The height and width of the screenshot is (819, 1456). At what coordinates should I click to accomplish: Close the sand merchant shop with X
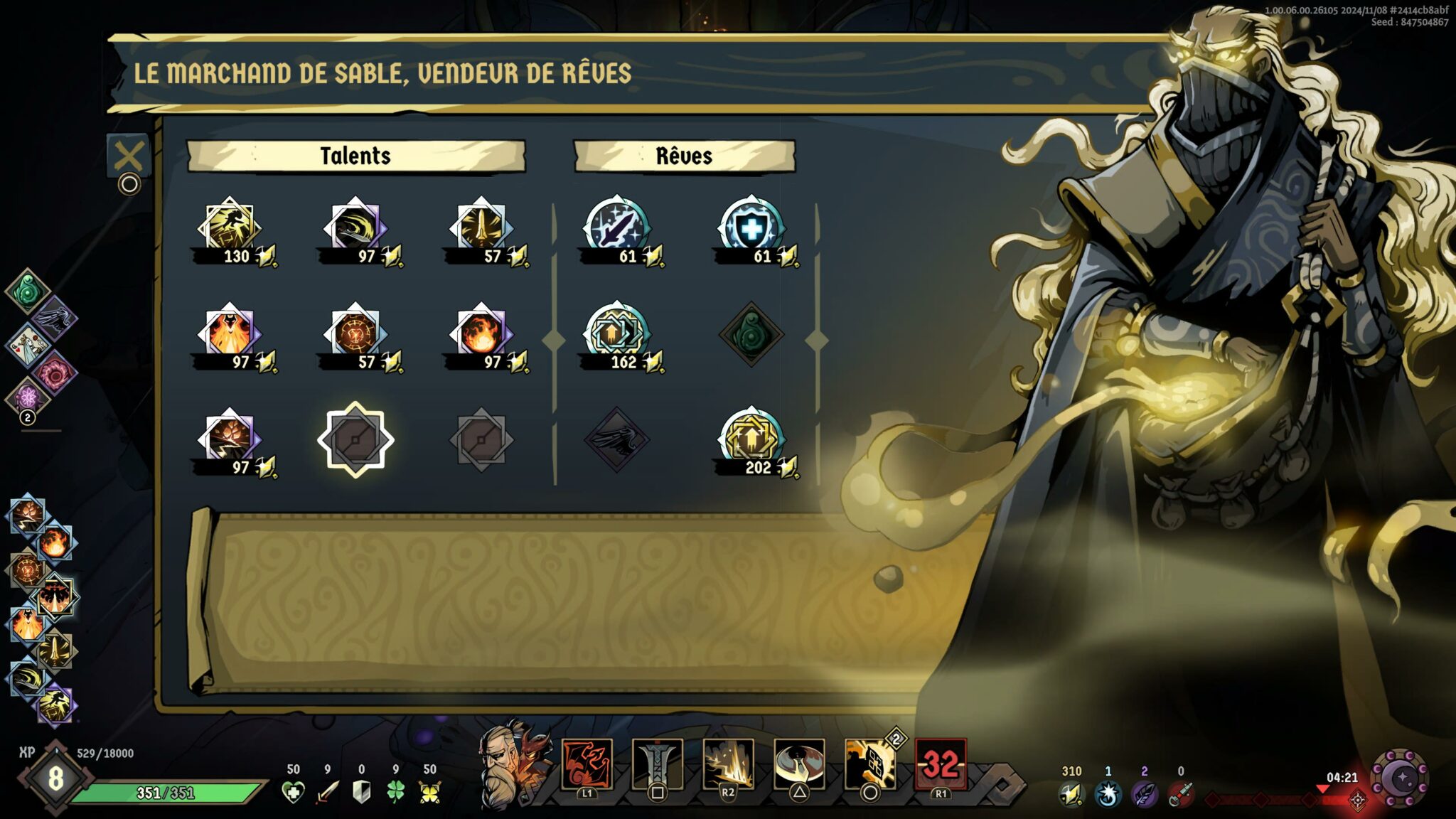coord(129,156)
